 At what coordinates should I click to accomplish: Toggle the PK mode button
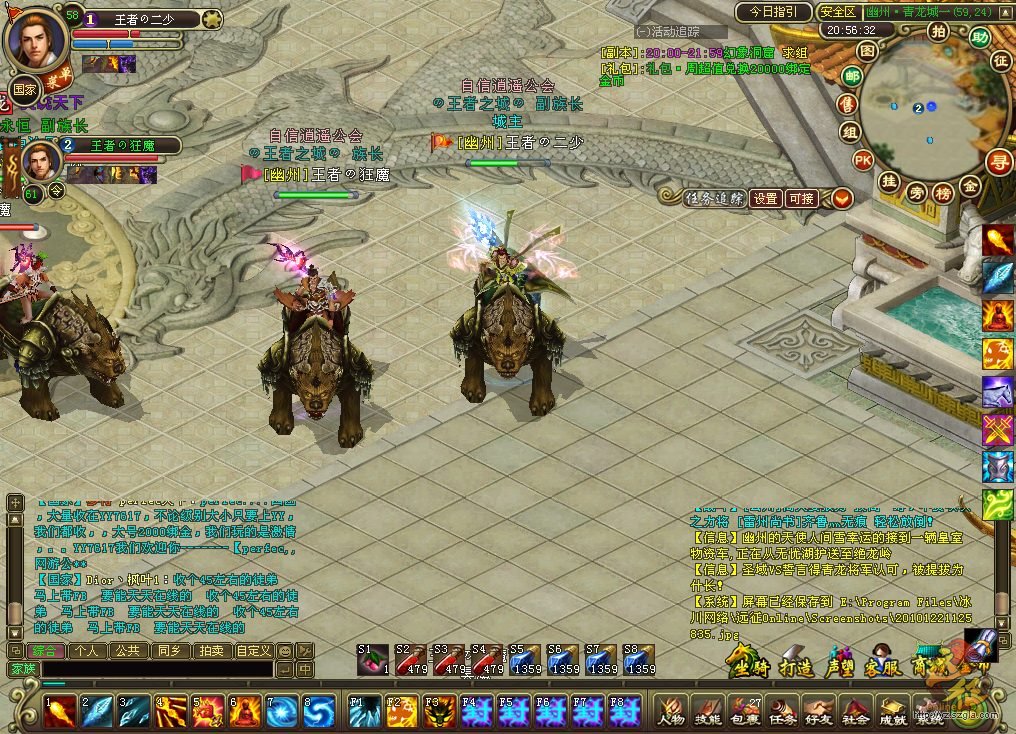tap(863, 159)
